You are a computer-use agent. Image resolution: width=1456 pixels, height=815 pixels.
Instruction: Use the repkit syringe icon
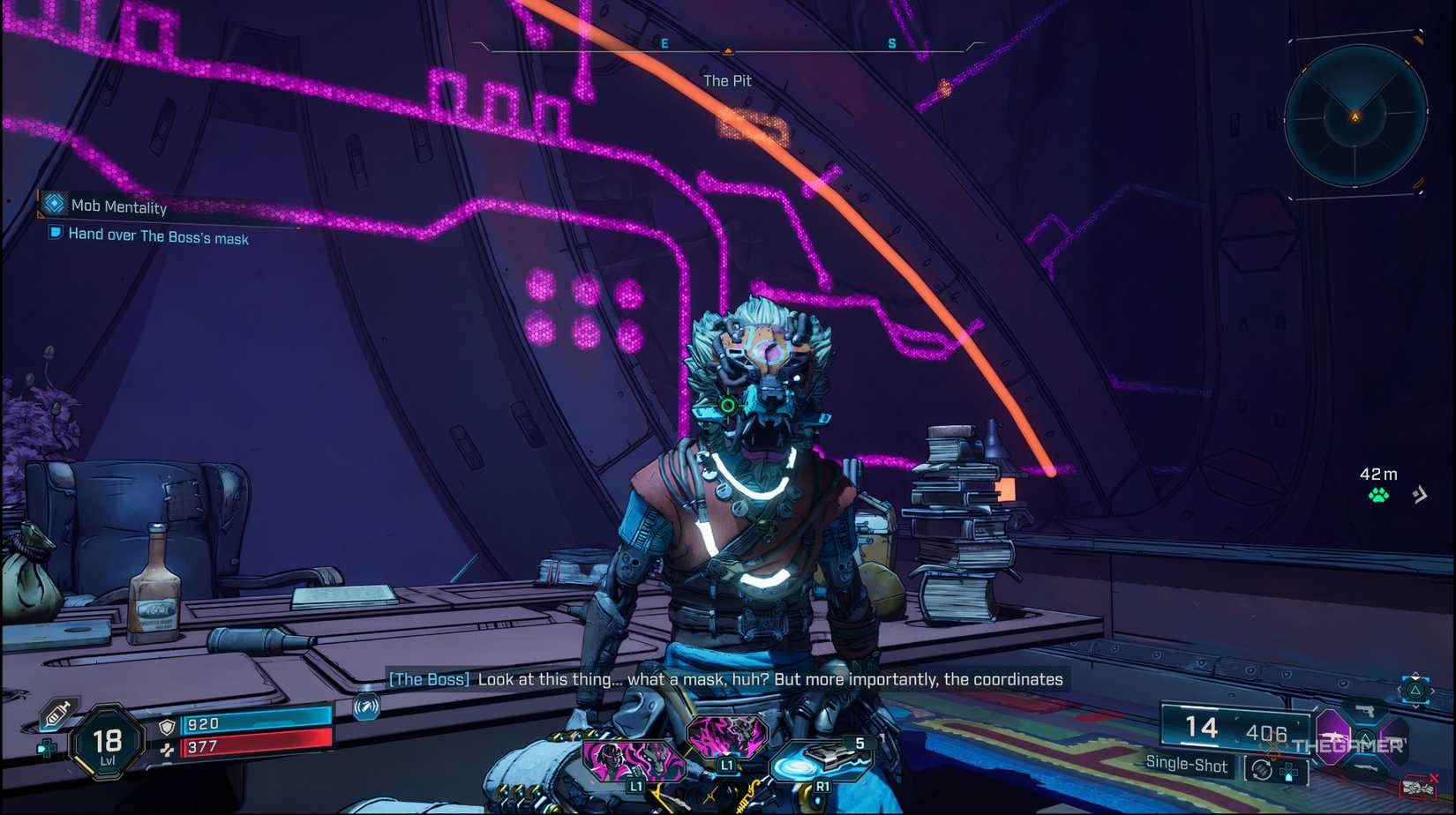57,714
